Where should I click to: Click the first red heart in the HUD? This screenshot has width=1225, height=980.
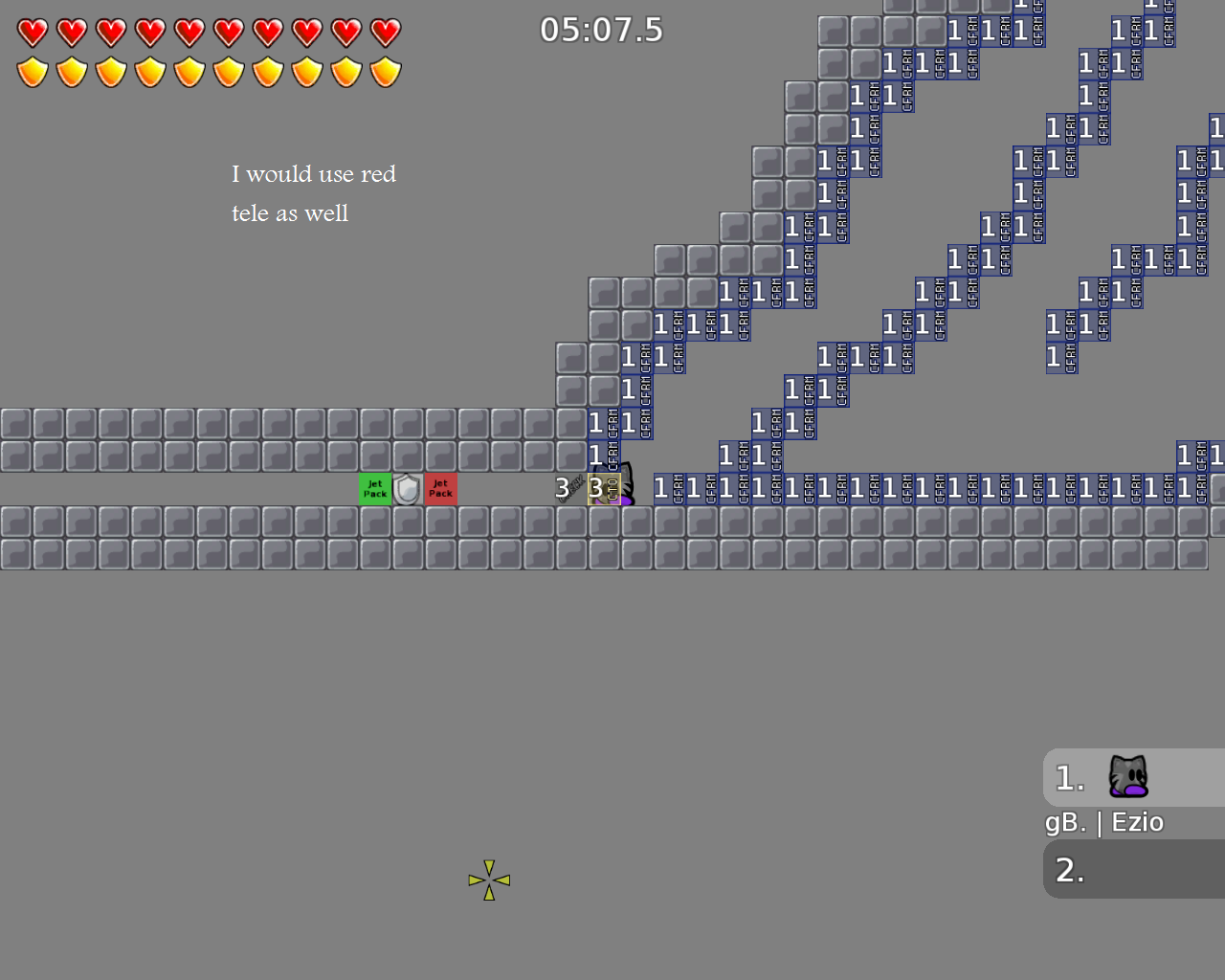32,32
